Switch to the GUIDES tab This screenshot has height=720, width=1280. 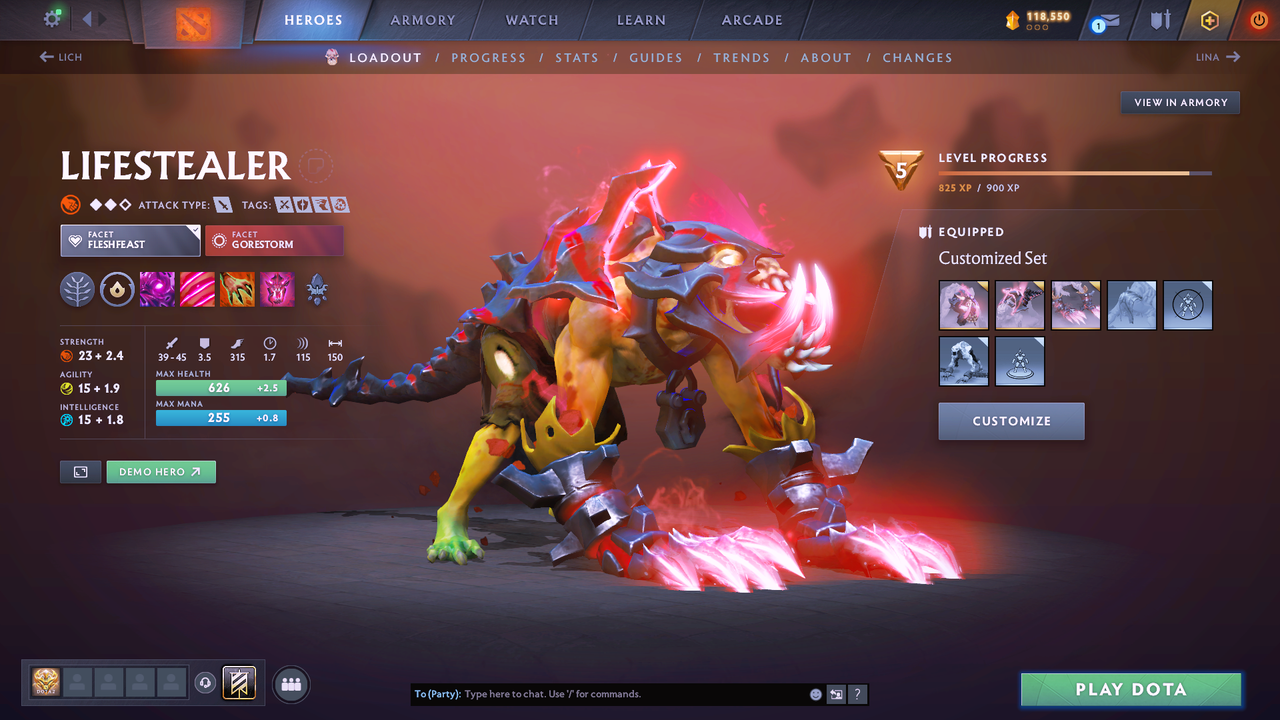pos(656,57)
